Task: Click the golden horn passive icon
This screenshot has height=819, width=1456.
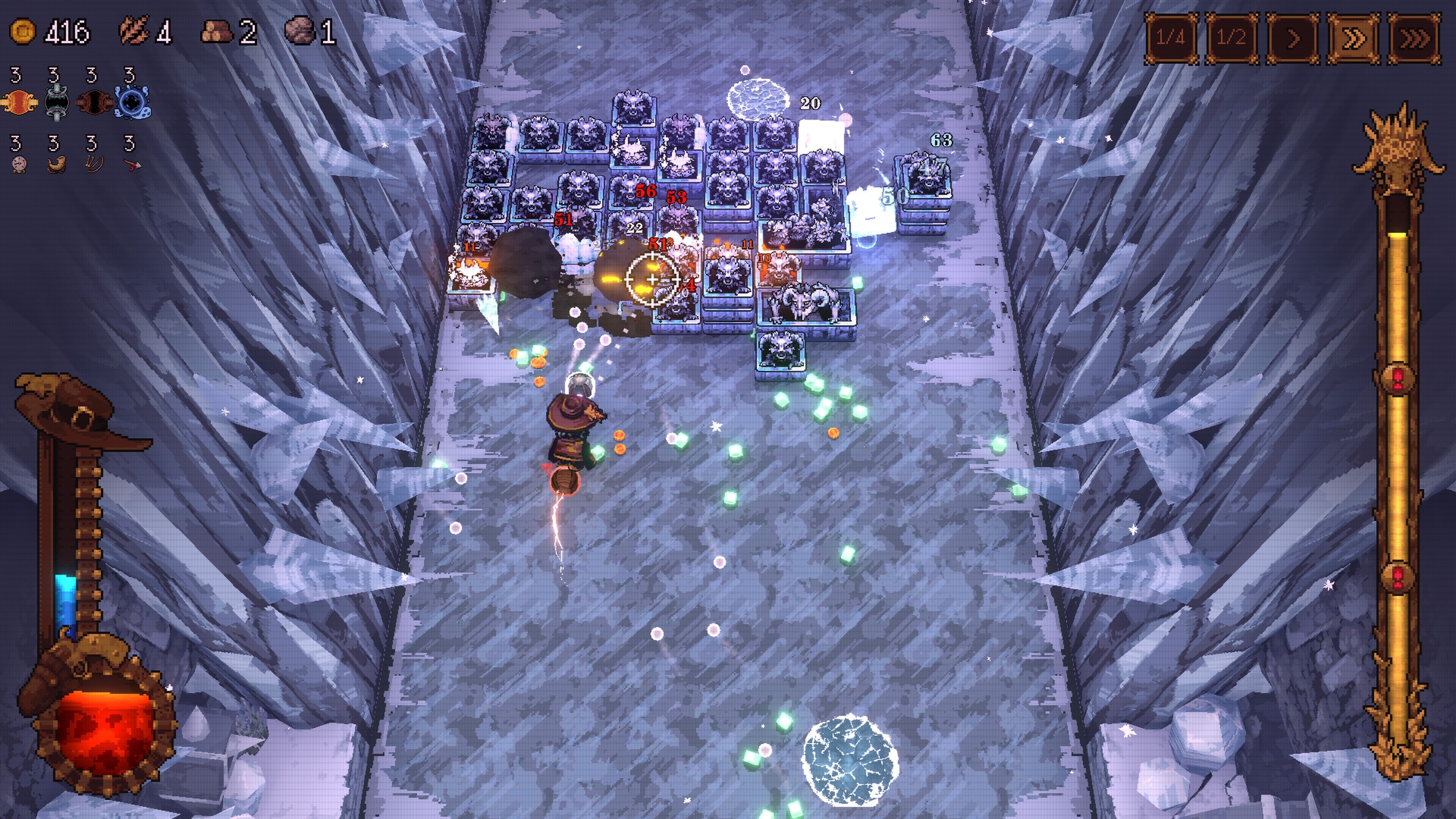Action: (56, 165)
